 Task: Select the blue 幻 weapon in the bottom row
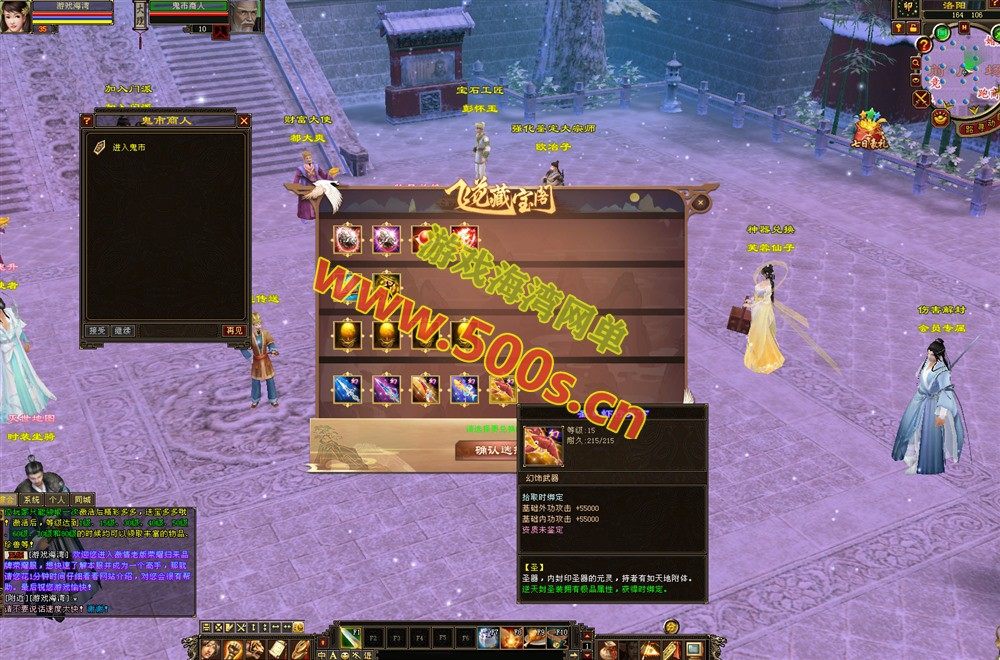pos(346,388)
